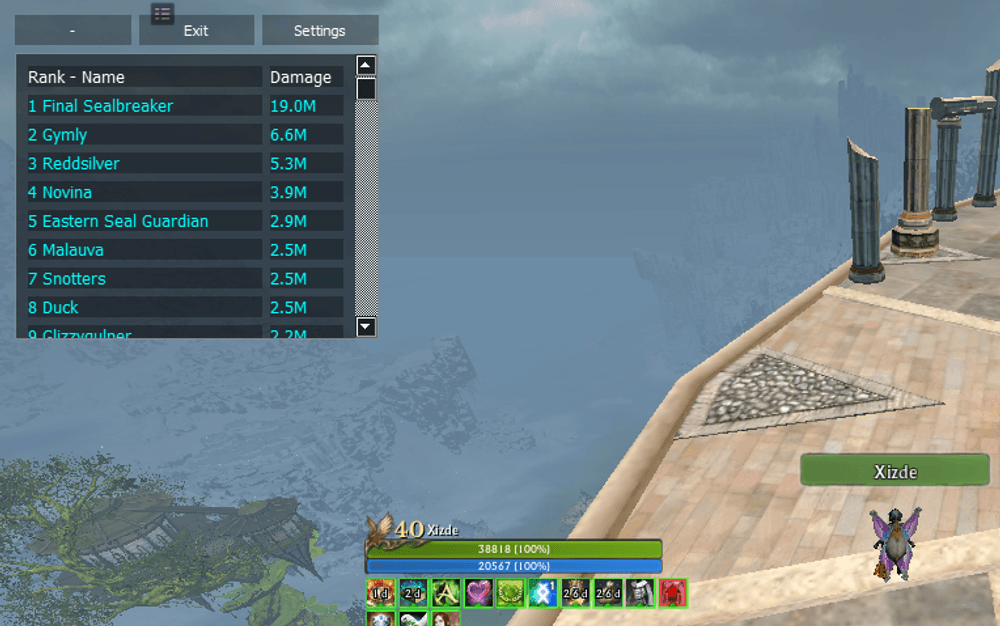Click the Exit button
Image resolution: width=1000 pixels, height=626 pixels.
[196, 31]
